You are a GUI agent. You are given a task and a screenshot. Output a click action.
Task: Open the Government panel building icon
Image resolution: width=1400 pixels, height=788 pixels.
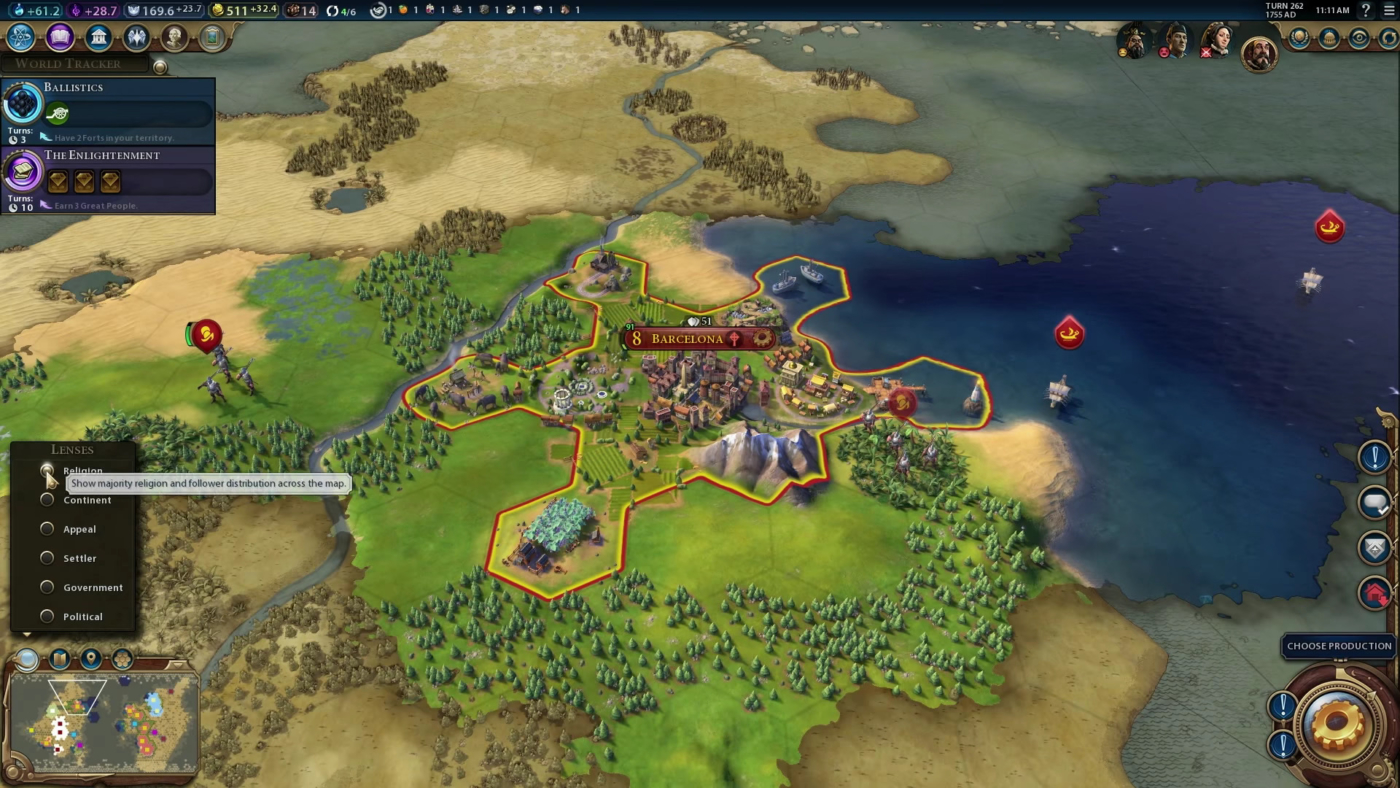point(96,37)
